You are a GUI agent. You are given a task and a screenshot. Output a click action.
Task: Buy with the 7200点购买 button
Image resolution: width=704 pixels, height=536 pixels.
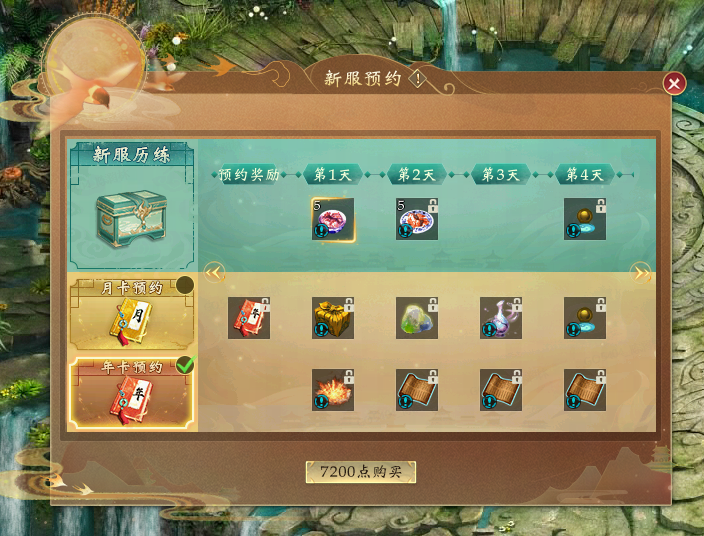point(360,472)
